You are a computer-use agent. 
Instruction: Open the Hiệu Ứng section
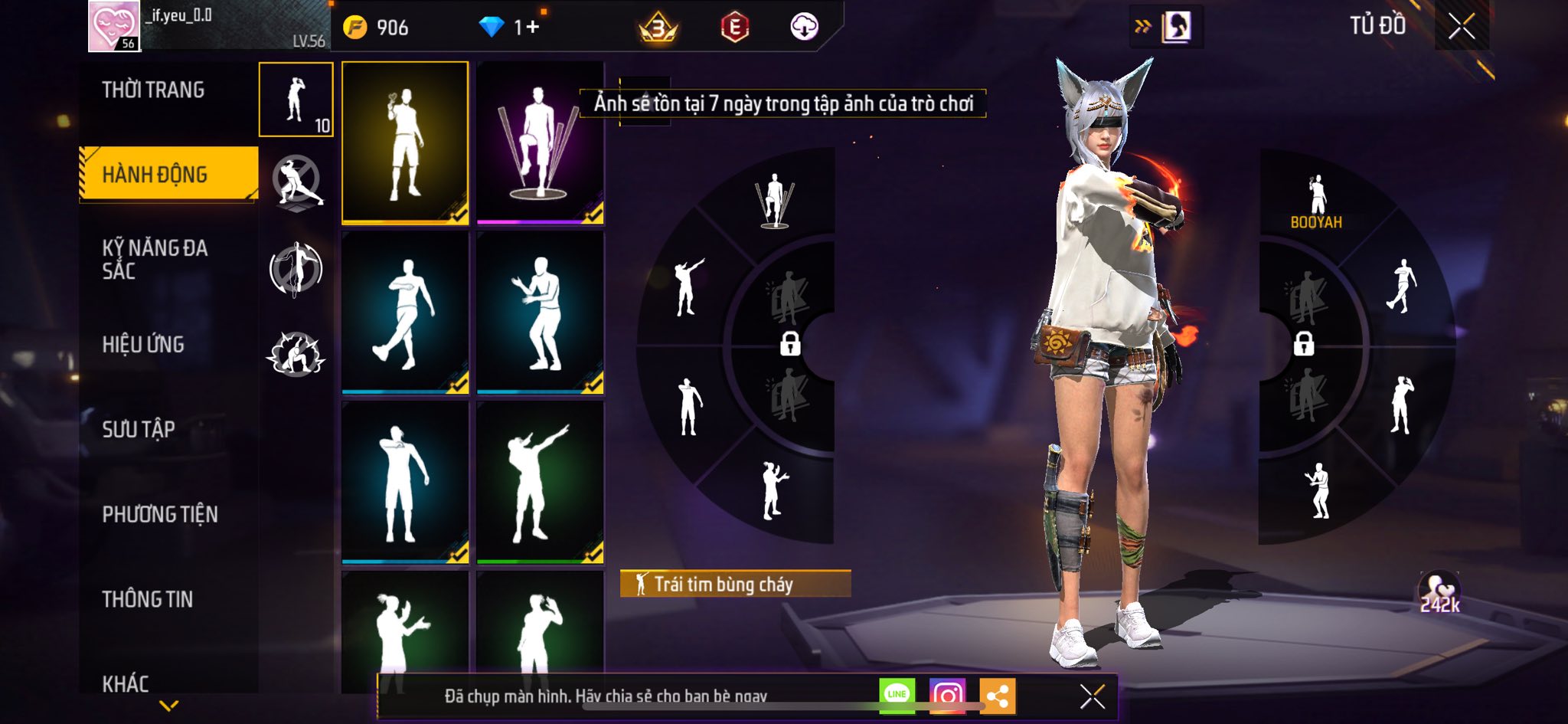143,345
